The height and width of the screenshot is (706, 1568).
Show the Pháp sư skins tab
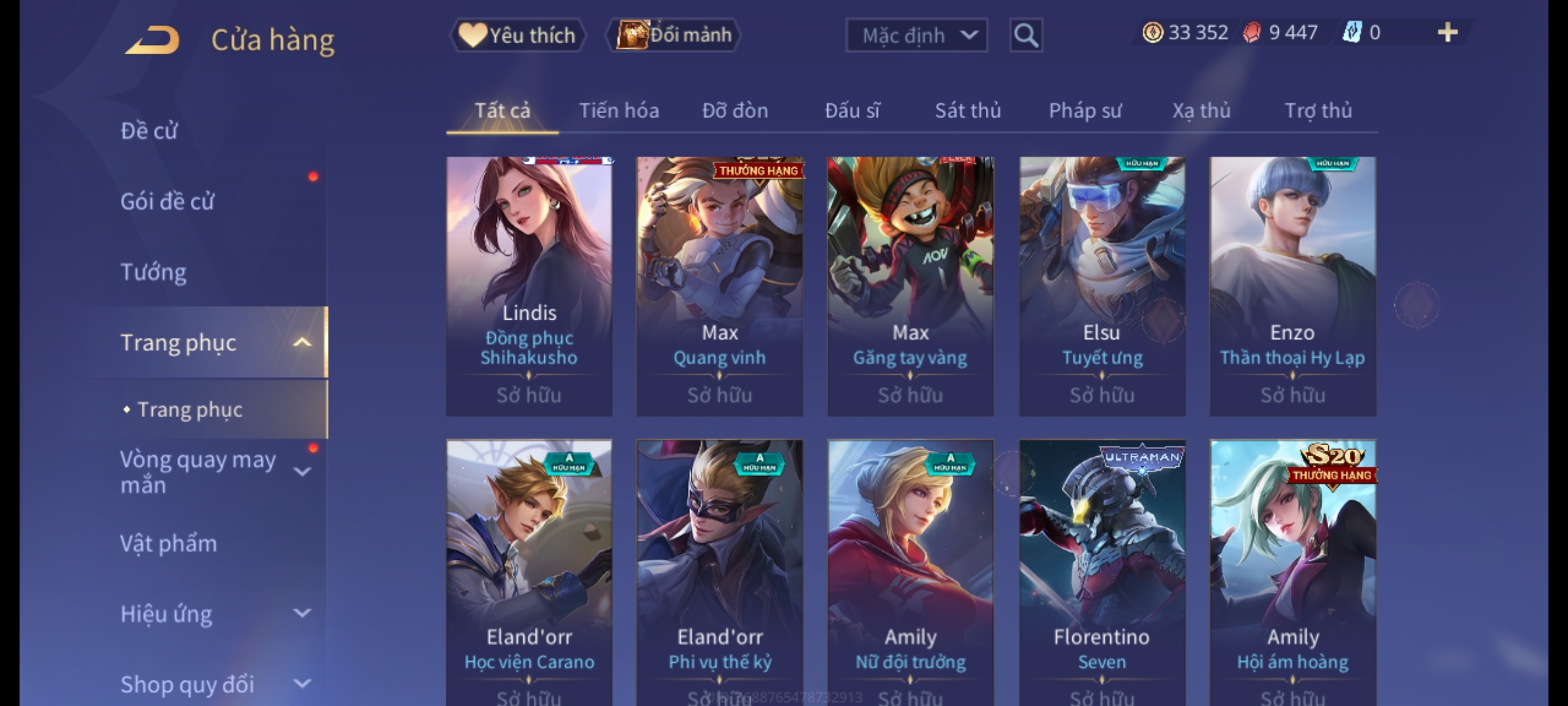(x=1085, y=111)
